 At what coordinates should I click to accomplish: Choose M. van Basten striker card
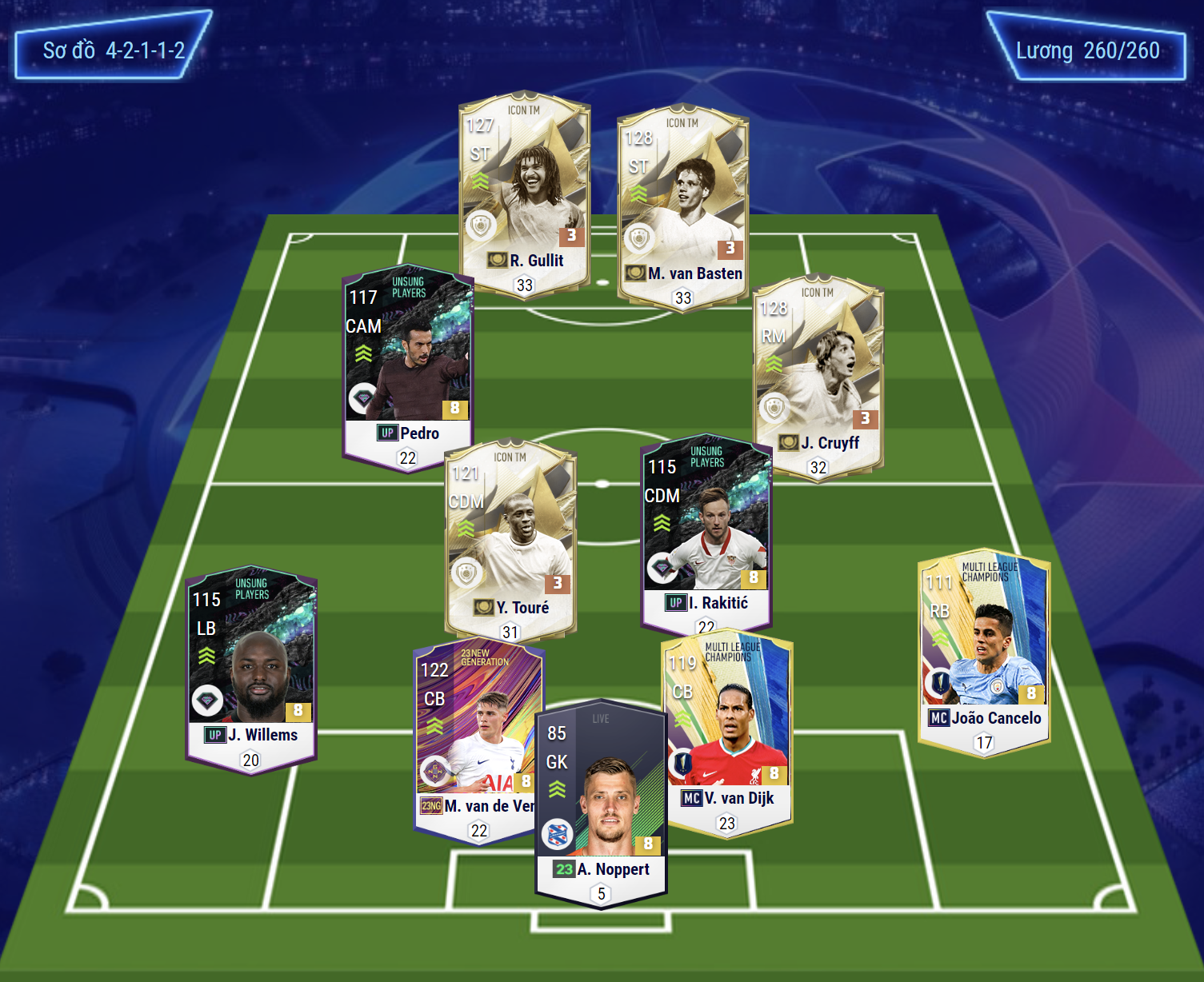coord(682,206)
